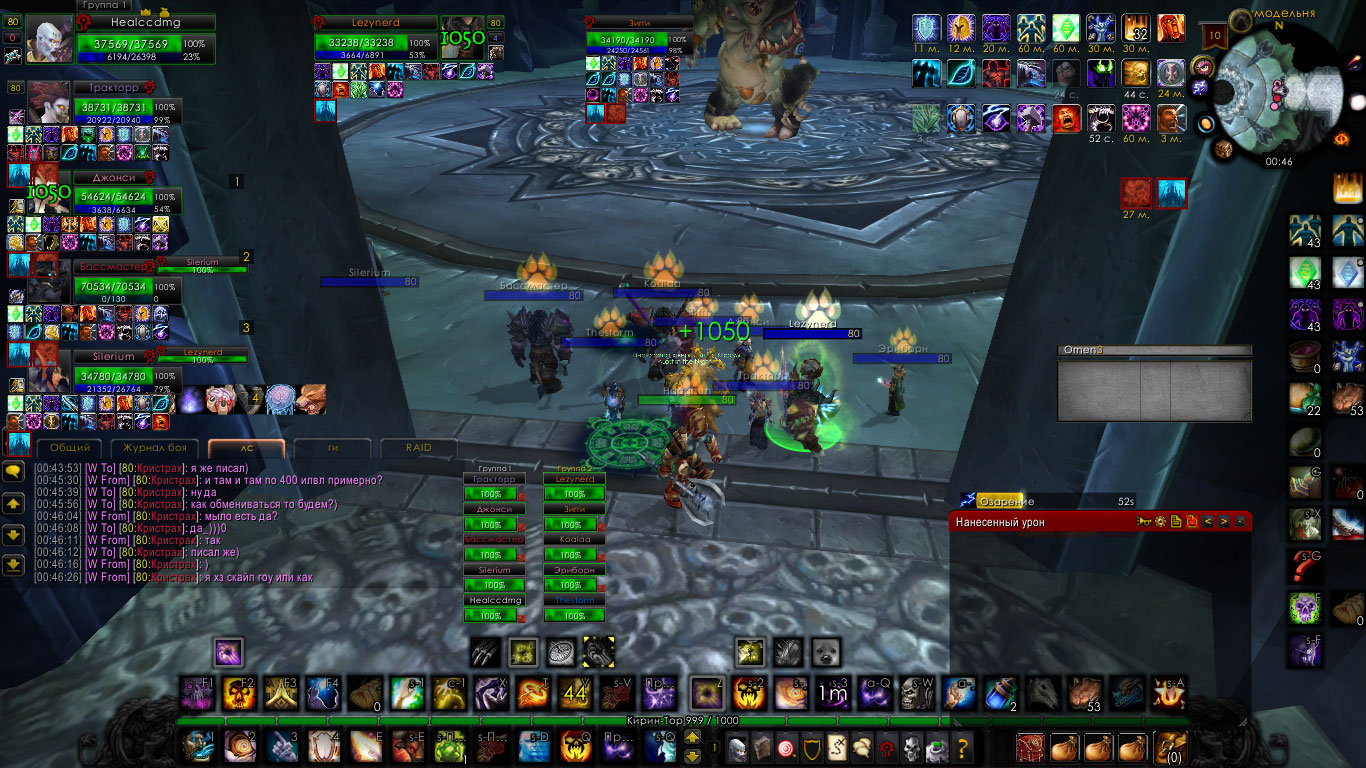Open the main backpack slot showing (0)
Screen dimensions: 1366x768
[x=1169, y=747]
